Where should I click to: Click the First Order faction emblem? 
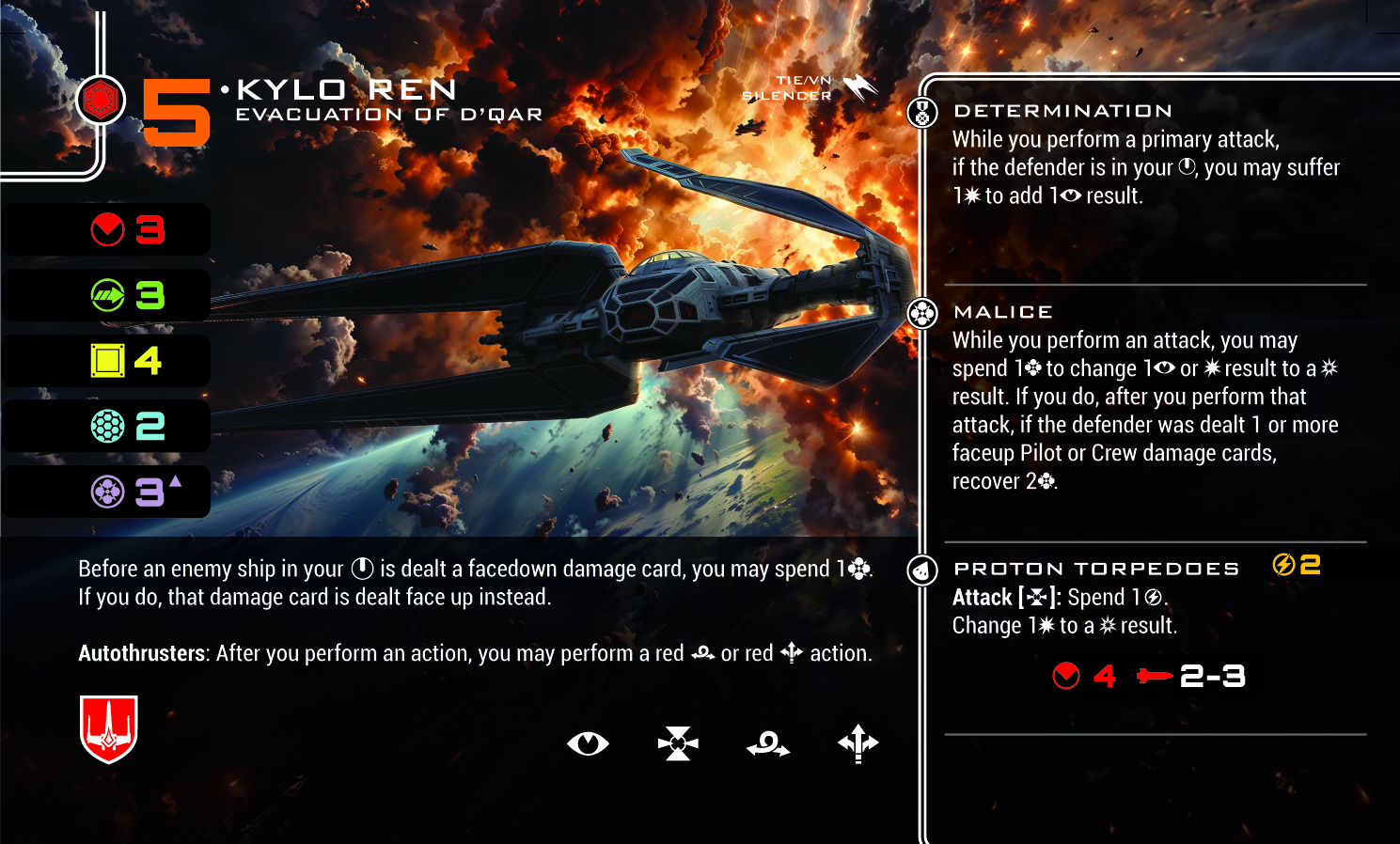(x=101, y=100)
